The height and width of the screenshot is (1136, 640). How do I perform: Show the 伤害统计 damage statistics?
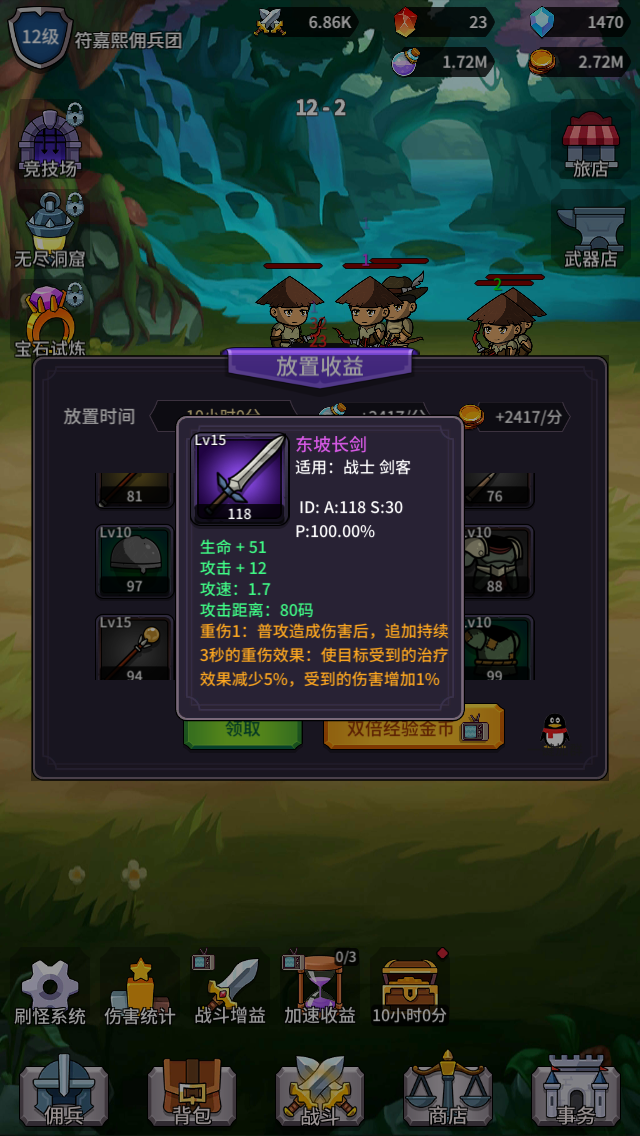coord(140,992)
